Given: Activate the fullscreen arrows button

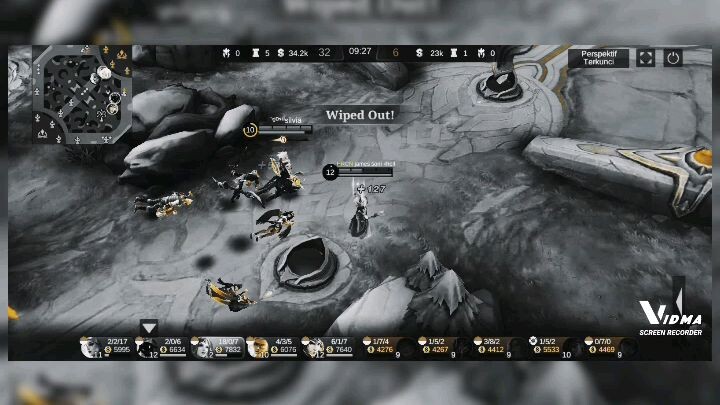Looking at the screenshot, I should coord(646,58).
